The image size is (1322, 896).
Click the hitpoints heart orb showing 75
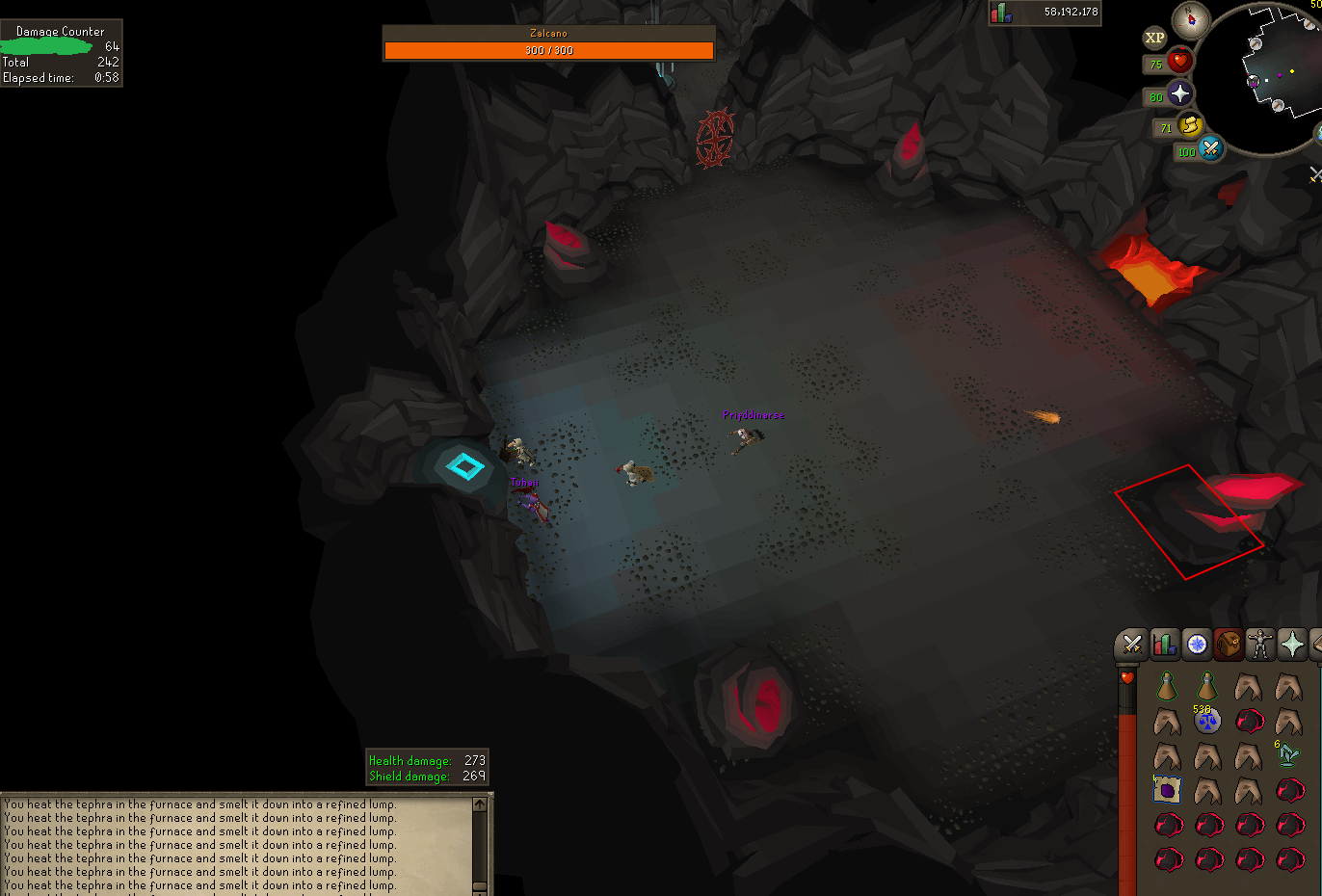(1179, 62)
